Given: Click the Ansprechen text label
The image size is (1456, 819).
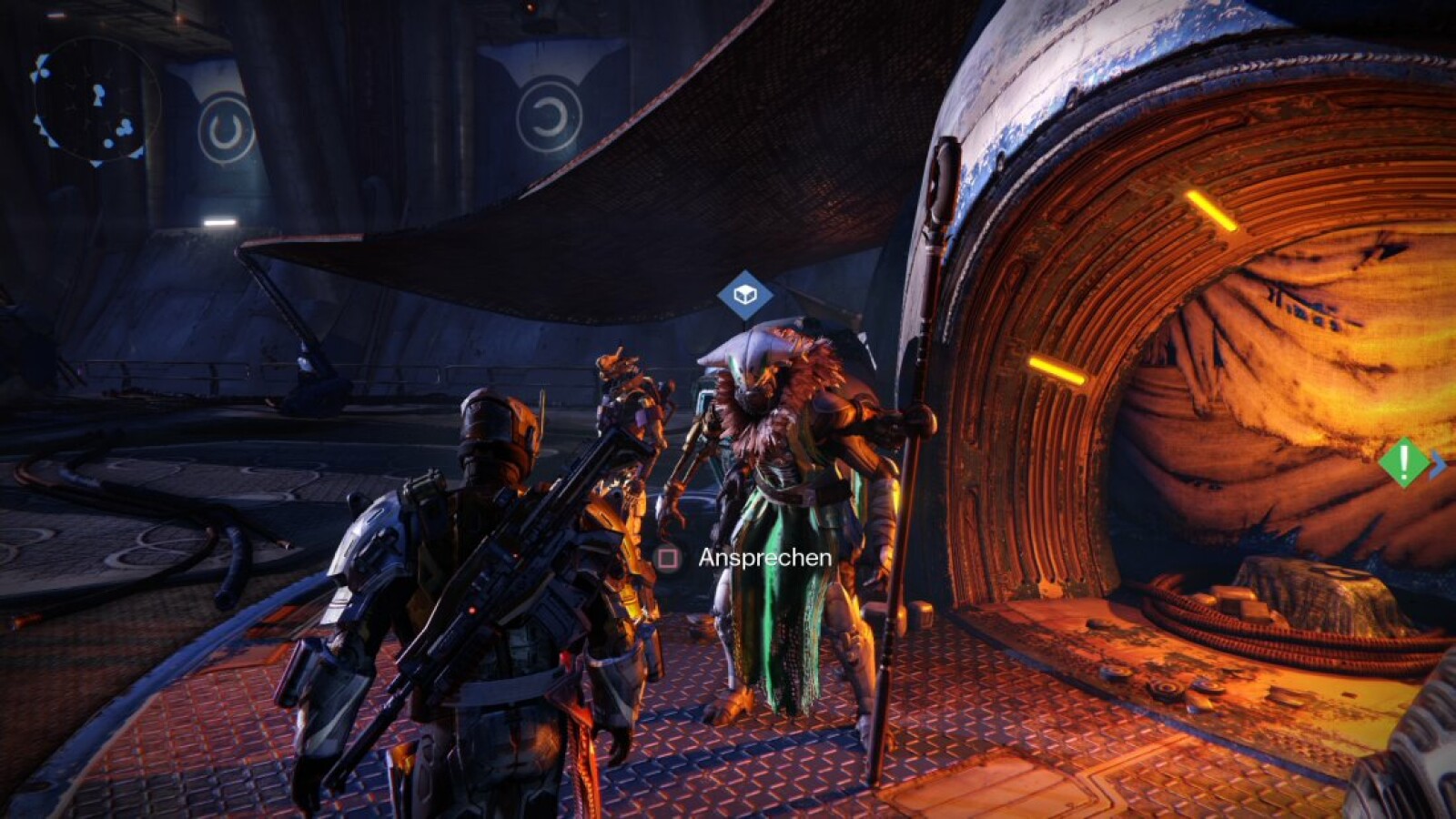Looking at the screenshot, I should click(764, 557).
